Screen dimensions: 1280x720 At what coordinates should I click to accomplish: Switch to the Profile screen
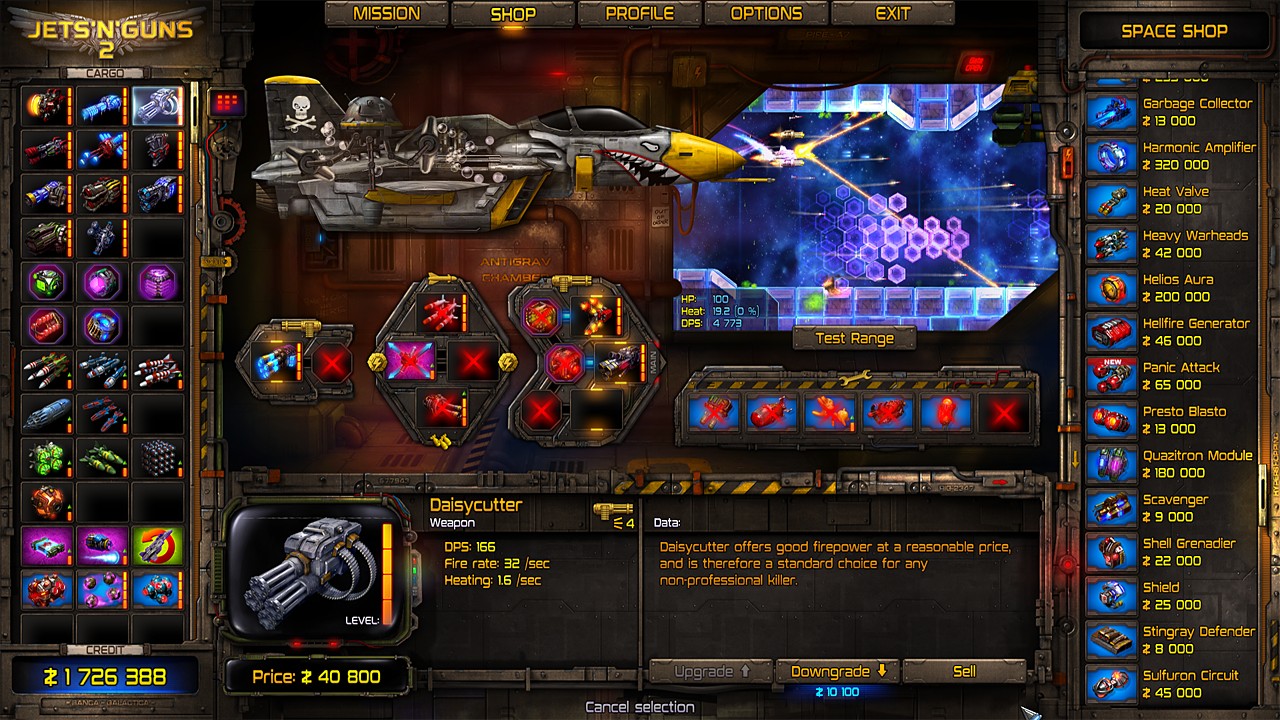click(x=641, y=13)
